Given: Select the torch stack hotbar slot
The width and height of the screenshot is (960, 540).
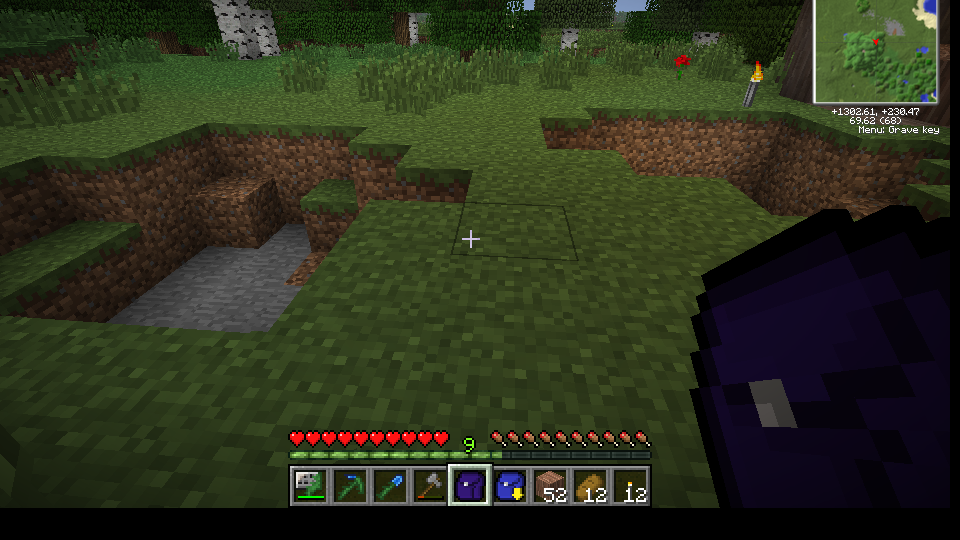Looking at the screenshot, I should [x=630, y=486].
